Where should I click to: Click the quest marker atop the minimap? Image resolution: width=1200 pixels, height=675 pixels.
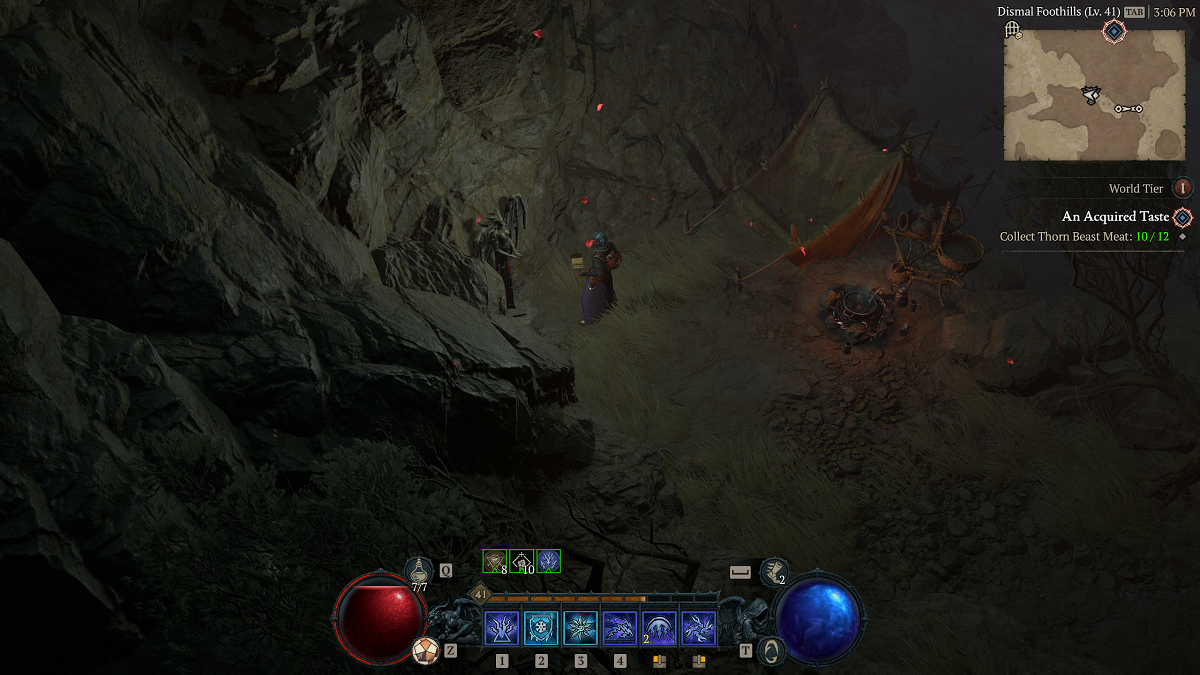point(1113,31)
